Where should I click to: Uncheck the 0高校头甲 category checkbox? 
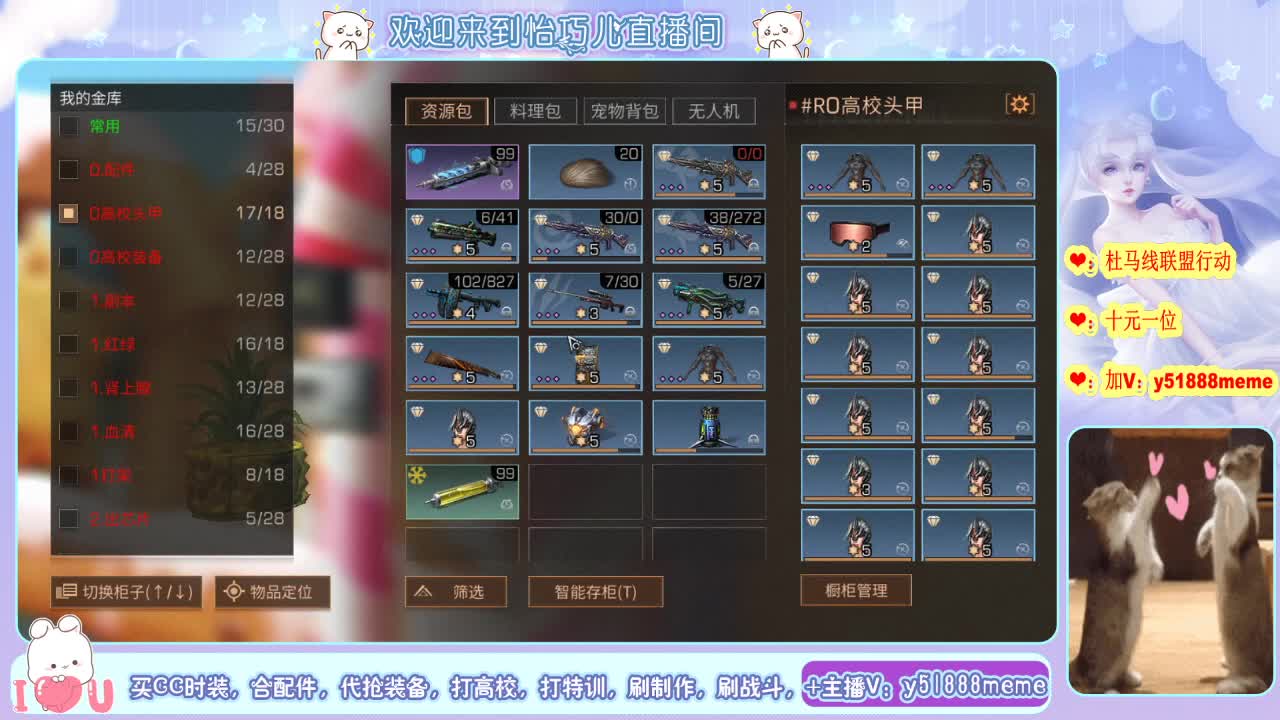68,213
